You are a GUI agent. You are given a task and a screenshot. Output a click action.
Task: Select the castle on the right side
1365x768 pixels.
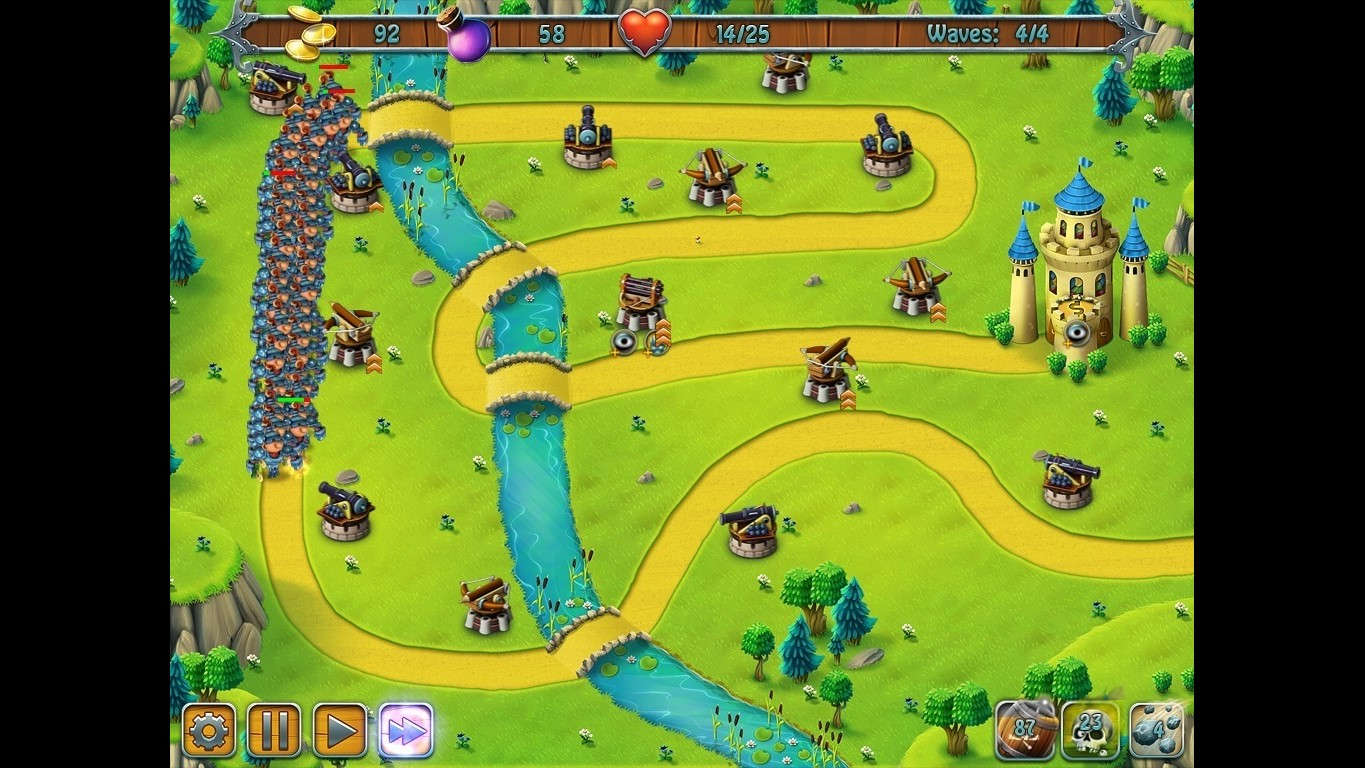1075,270
